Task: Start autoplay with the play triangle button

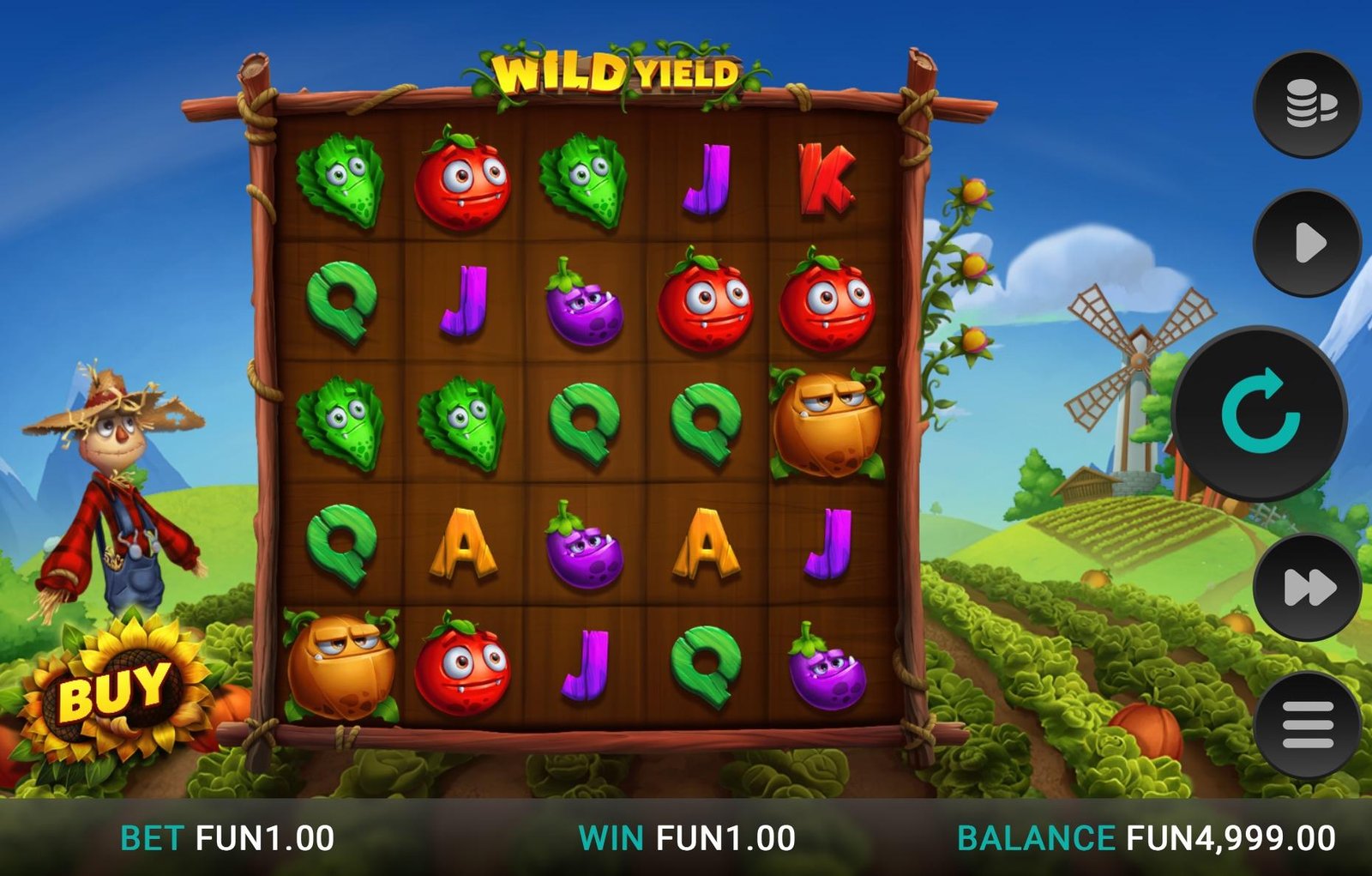Action: click(1308, 243)
